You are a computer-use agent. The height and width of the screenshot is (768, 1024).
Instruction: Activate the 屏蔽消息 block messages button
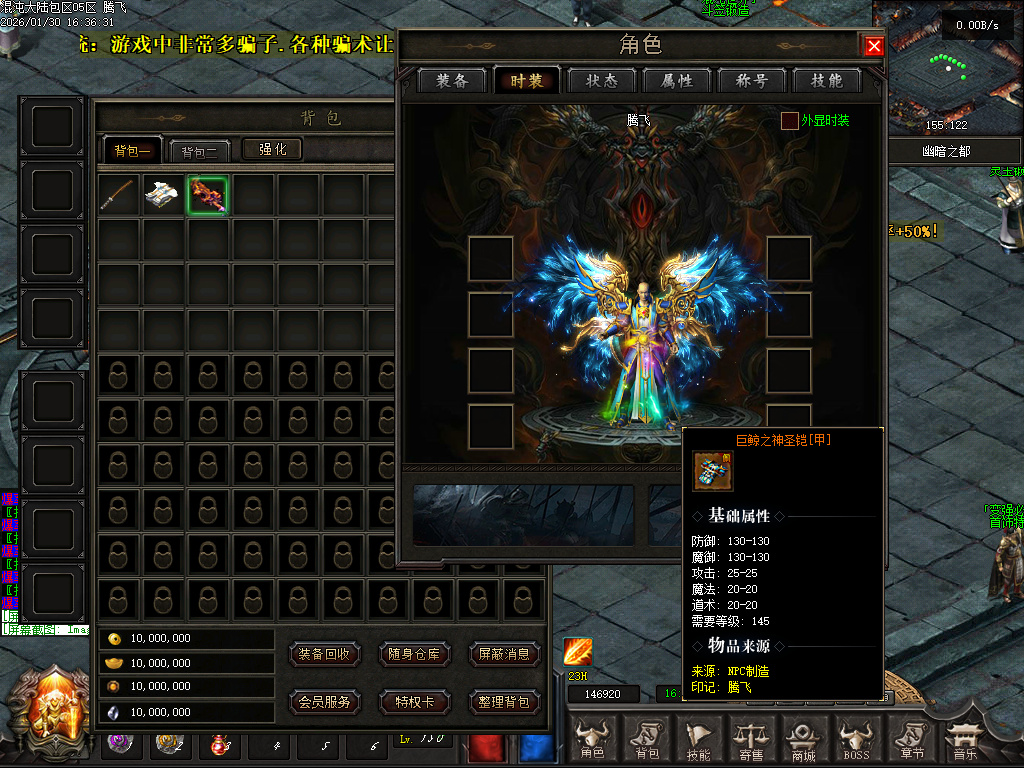503,654
